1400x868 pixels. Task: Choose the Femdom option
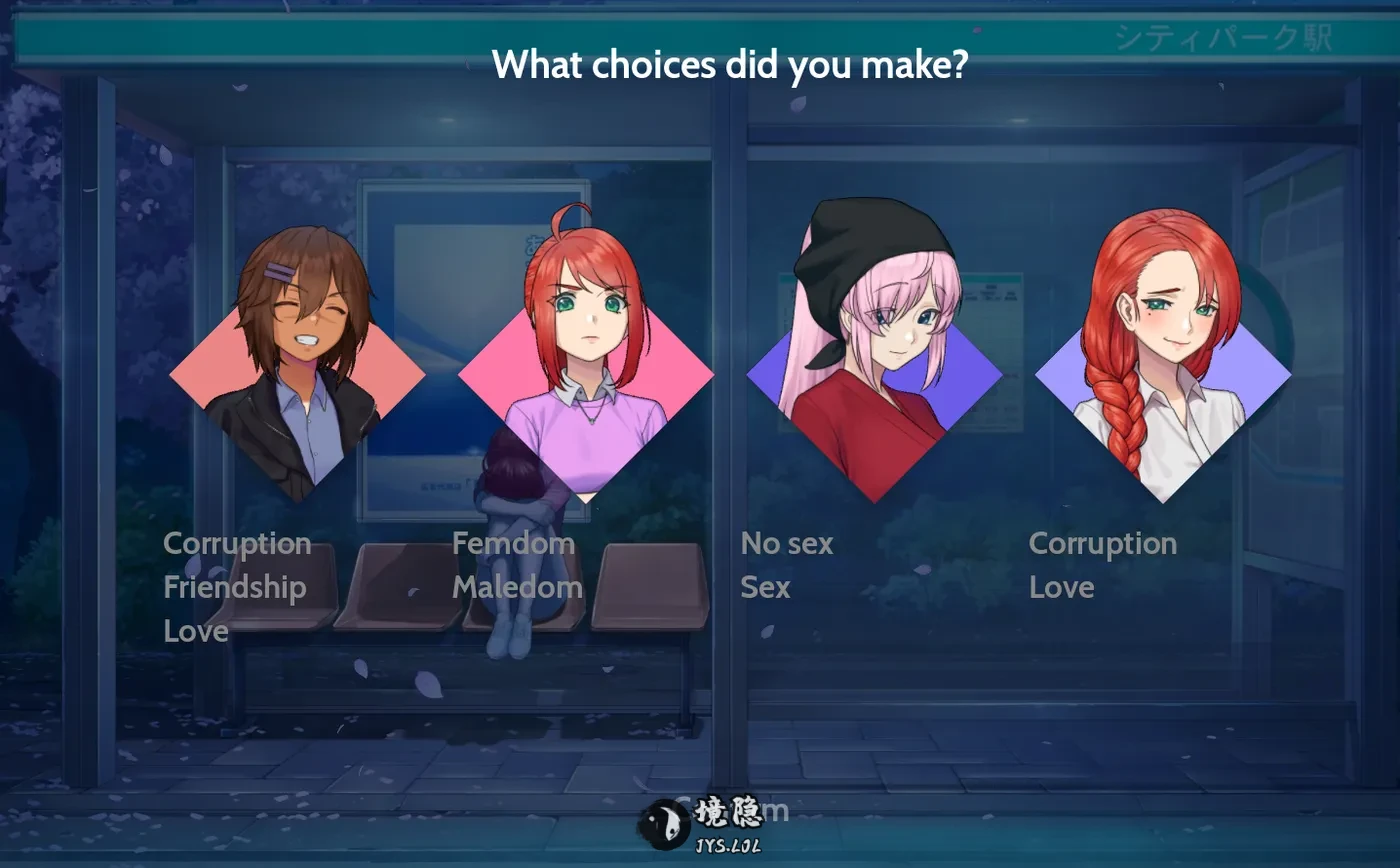click(513, 544)
